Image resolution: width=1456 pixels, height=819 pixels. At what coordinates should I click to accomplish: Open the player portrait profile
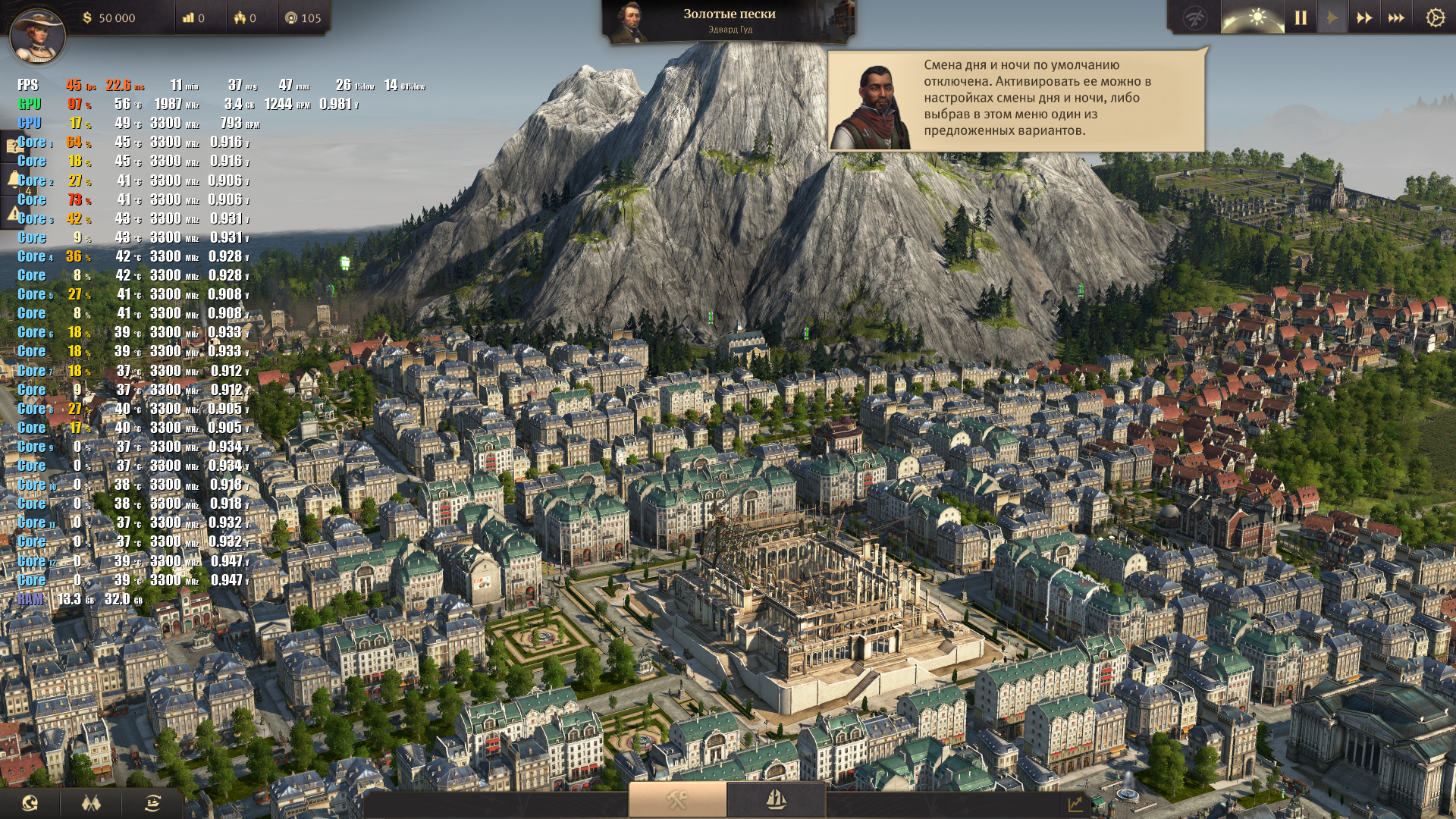click(x=36, y=34)
